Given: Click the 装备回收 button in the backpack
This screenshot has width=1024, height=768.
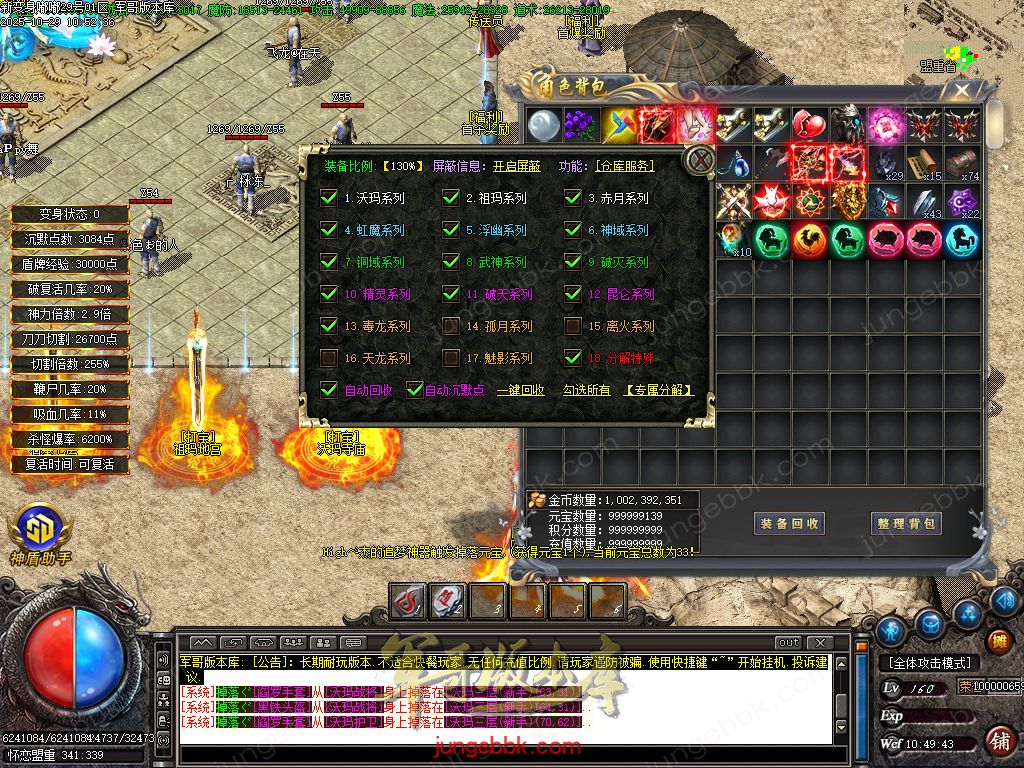Looking at the screenshot, I should coord(790,523).
